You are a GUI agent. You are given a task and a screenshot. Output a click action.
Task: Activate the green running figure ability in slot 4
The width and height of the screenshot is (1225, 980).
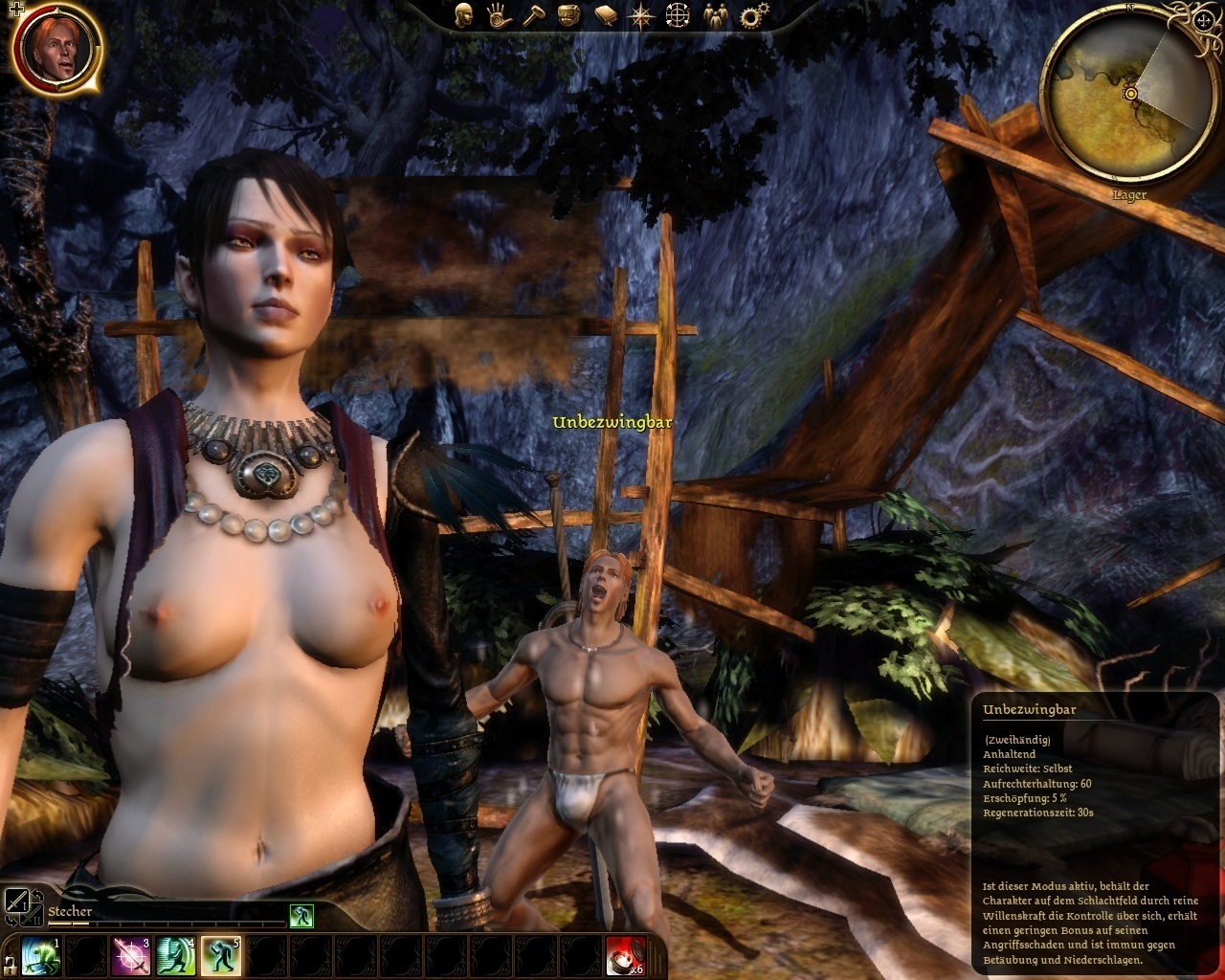click(x=175, y=956)
